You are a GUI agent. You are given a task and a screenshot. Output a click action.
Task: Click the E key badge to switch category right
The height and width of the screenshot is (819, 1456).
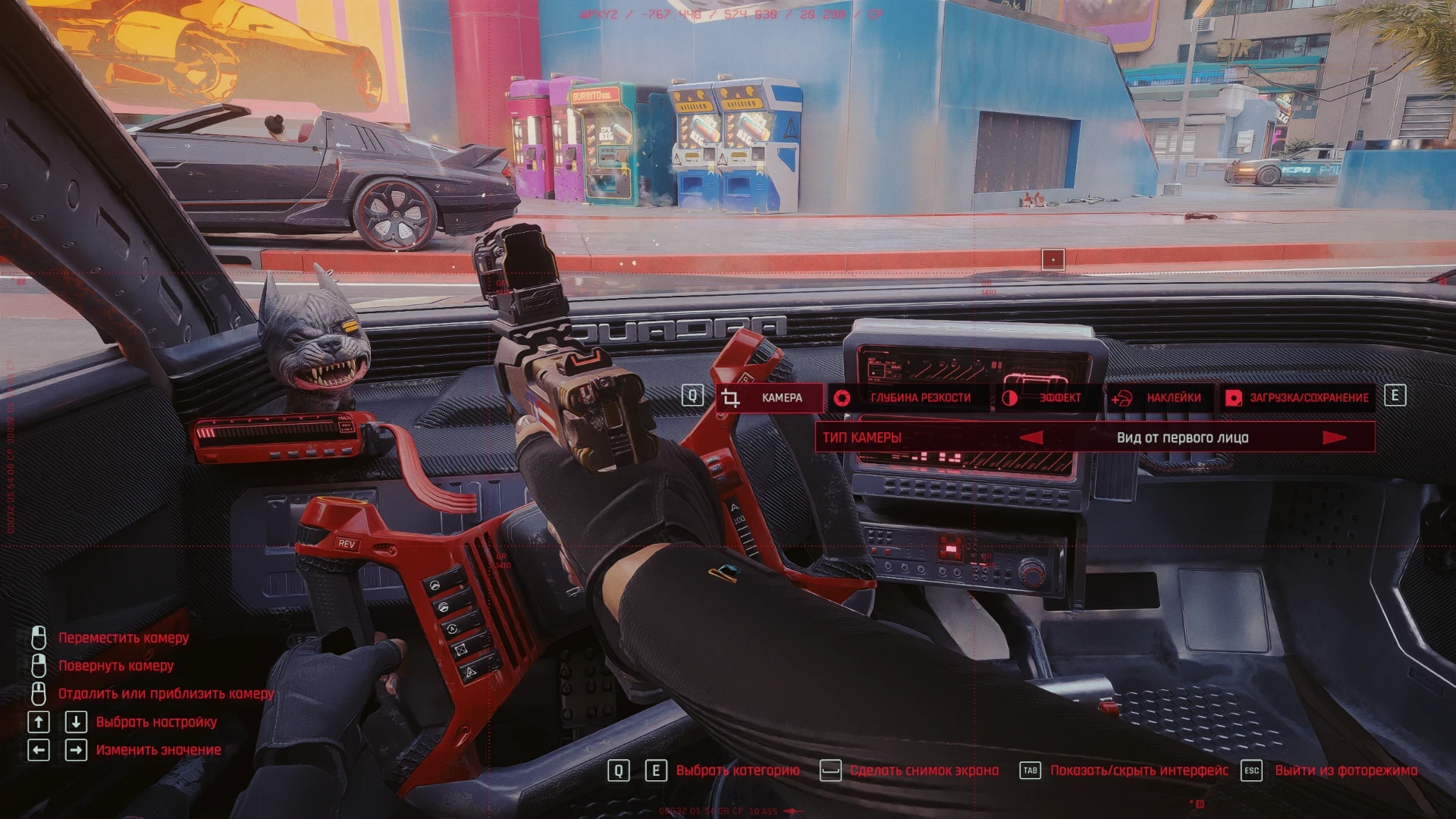[x=1394, y=394]
